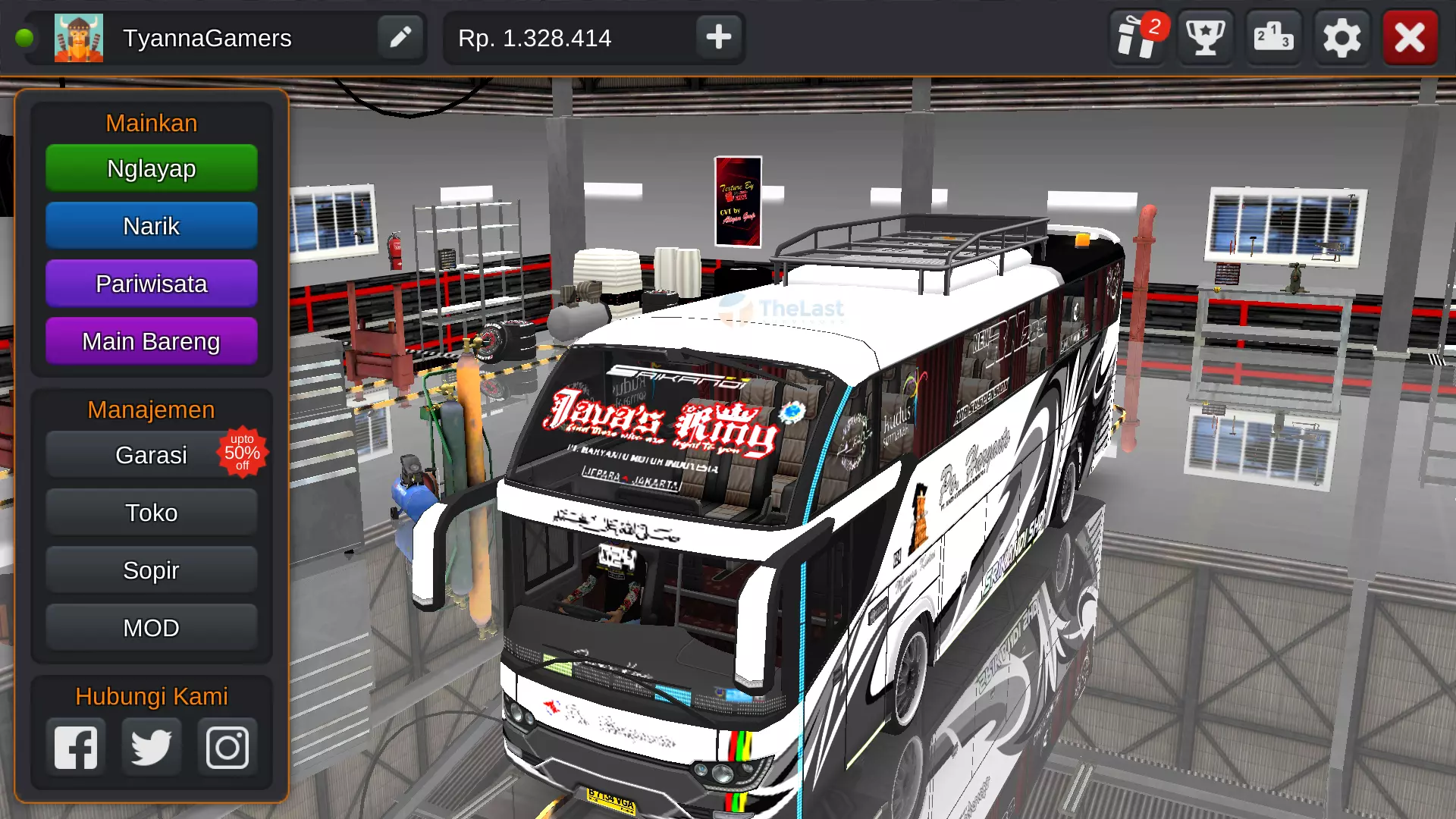Begin a passenger route with Narik

point(151,225)
